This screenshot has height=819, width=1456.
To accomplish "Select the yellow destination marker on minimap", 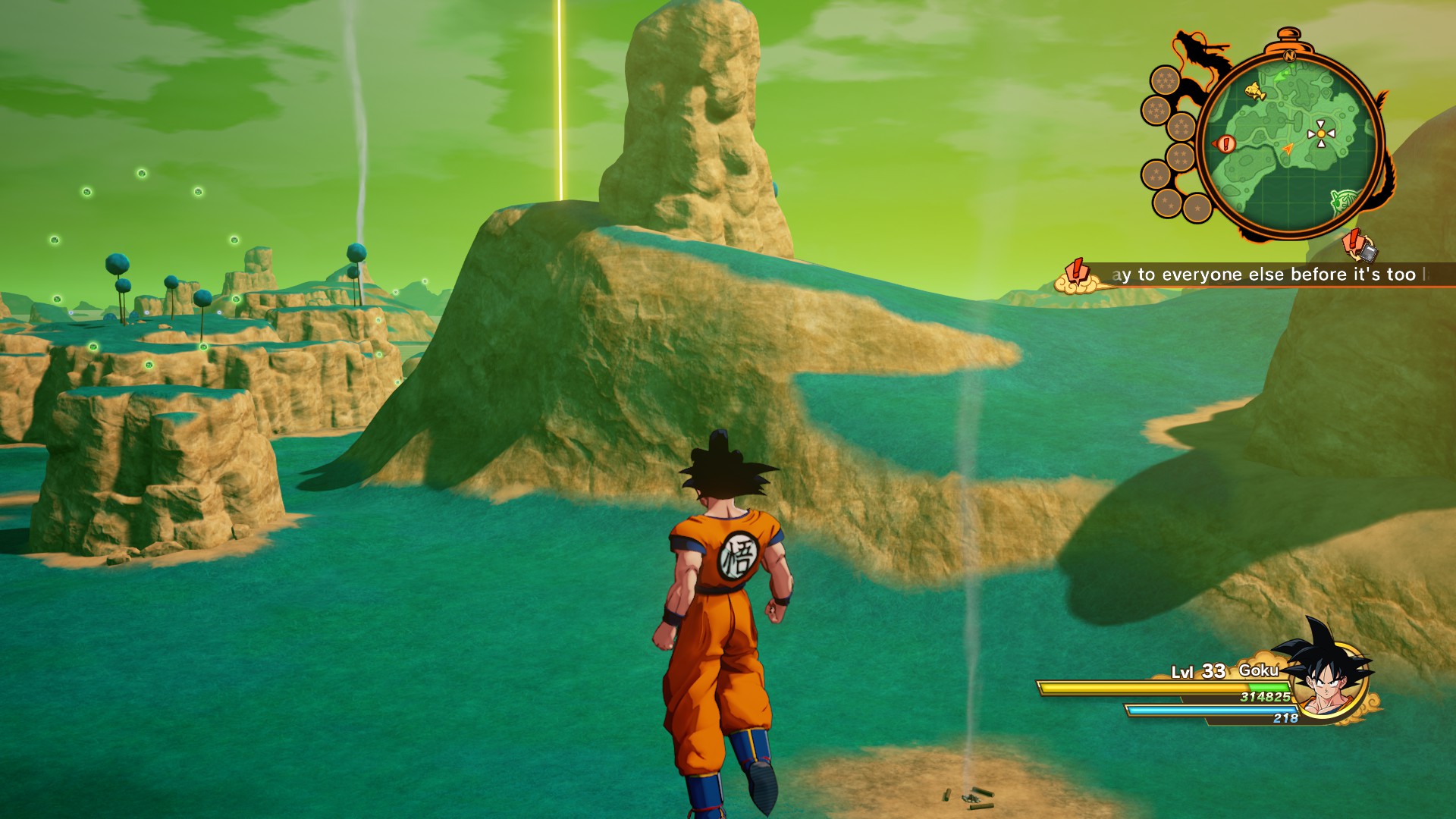I will pos(1320,134).
